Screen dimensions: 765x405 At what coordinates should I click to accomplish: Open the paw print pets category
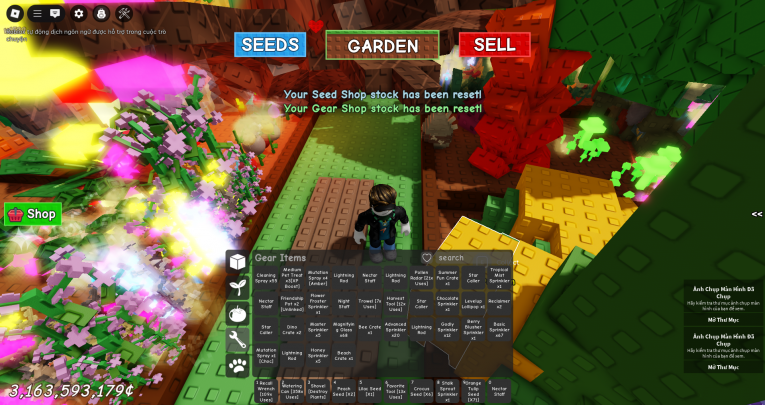[238, 366]
